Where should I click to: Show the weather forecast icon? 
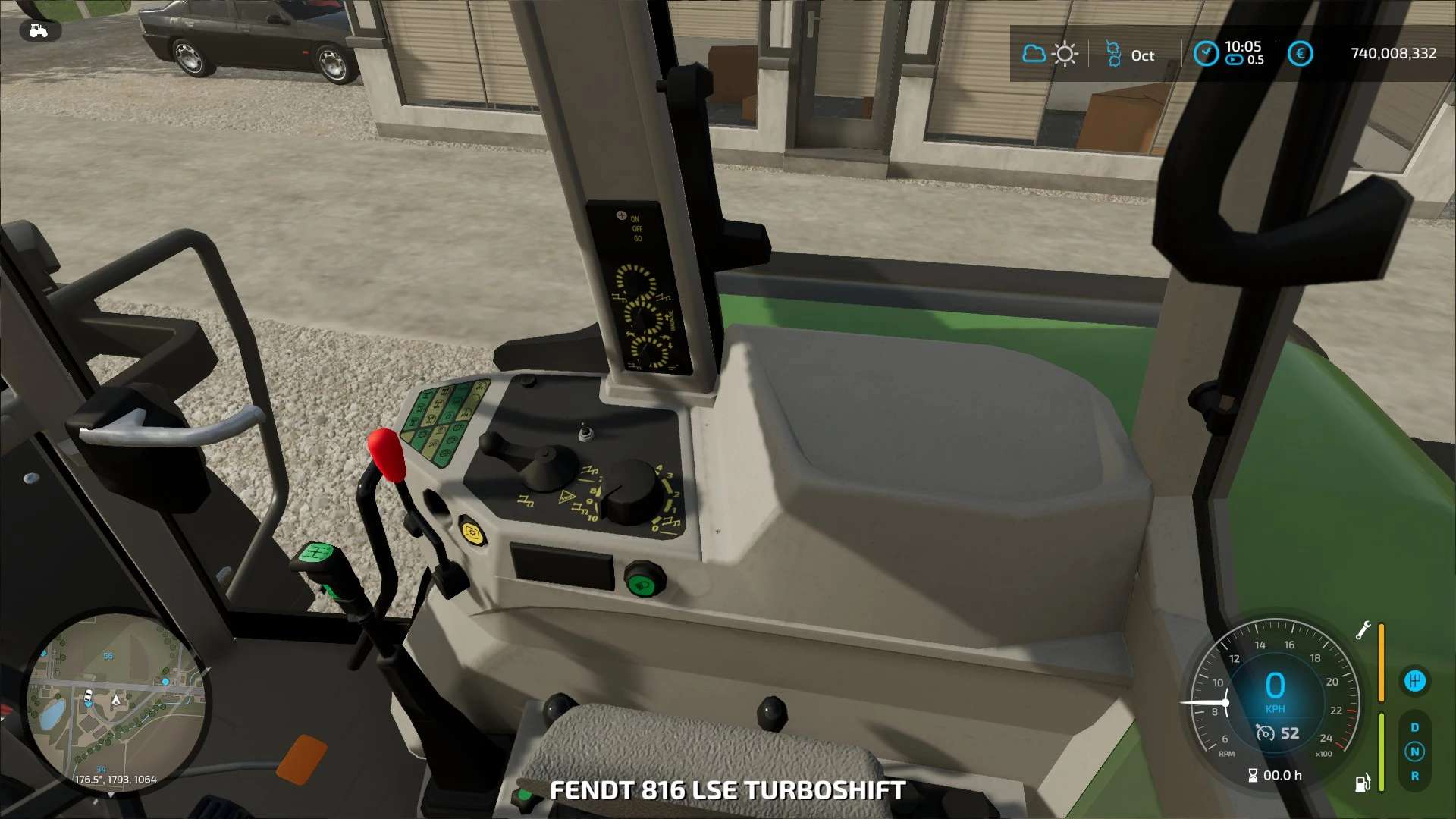[1050, 54]
